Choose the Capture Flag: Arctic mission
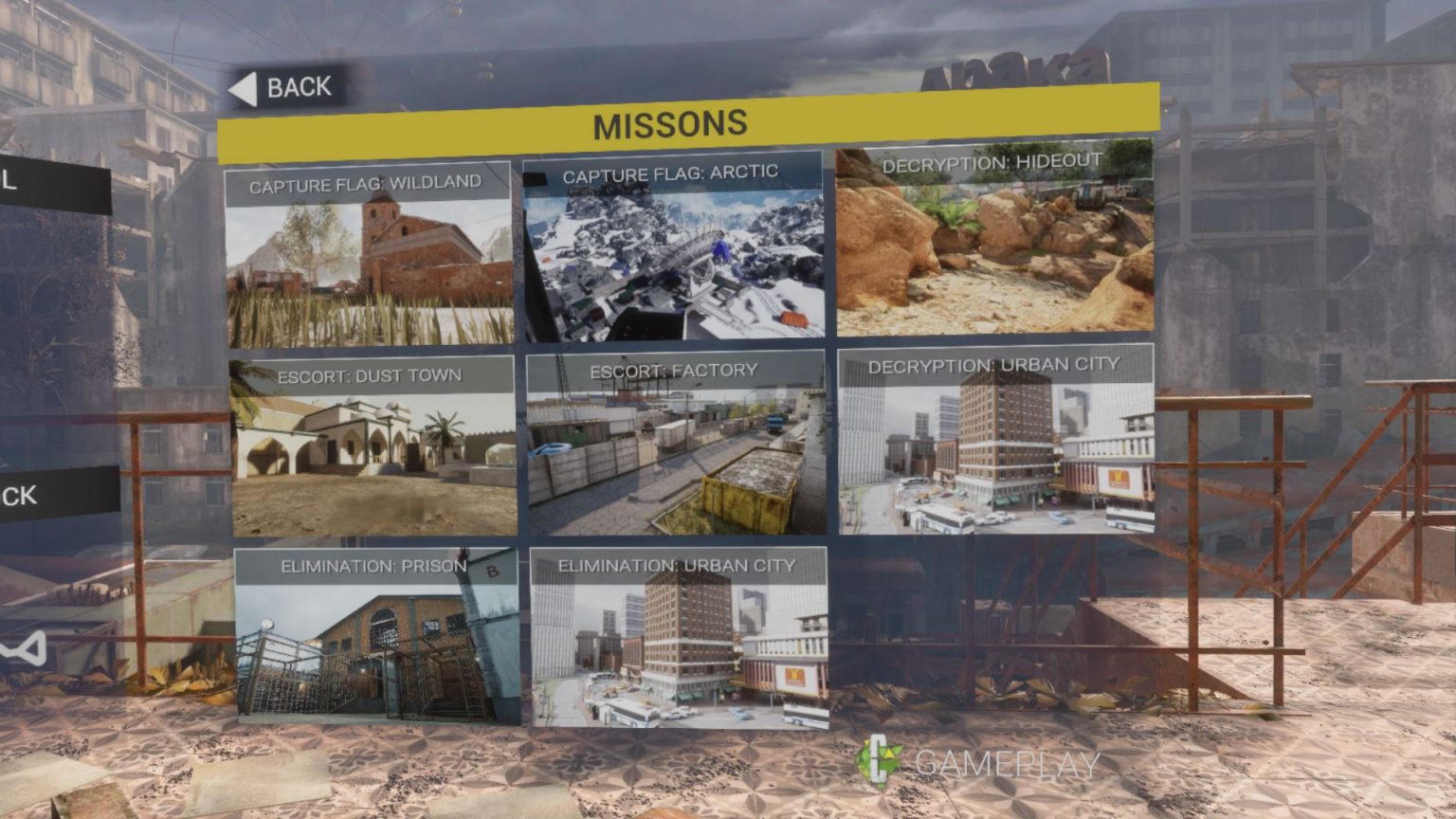Screen dimensions: 1456x819 [x=673, y=248]
